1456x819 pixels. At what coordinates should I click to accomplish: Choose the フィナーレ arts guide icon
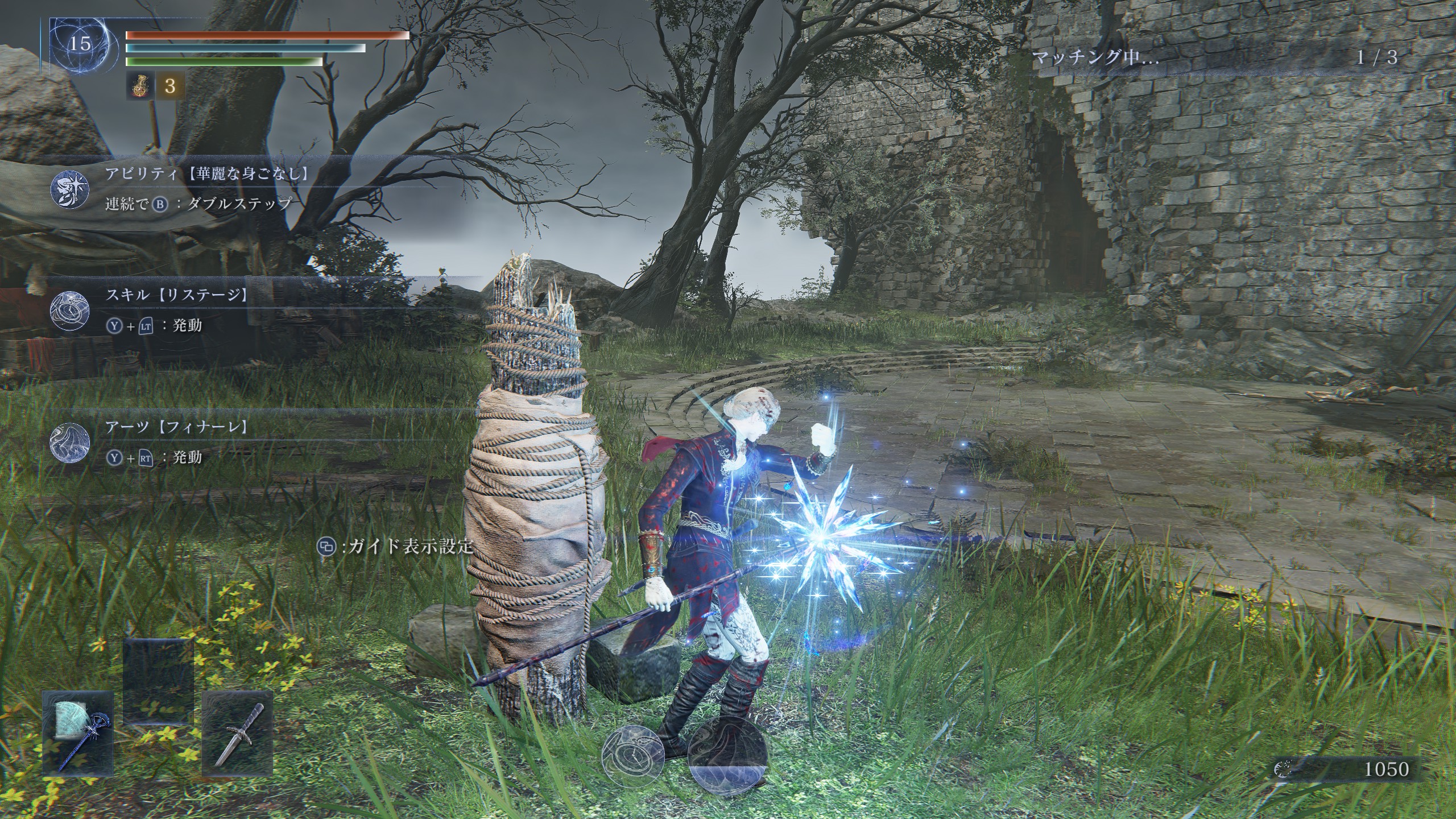click(69, 442)
